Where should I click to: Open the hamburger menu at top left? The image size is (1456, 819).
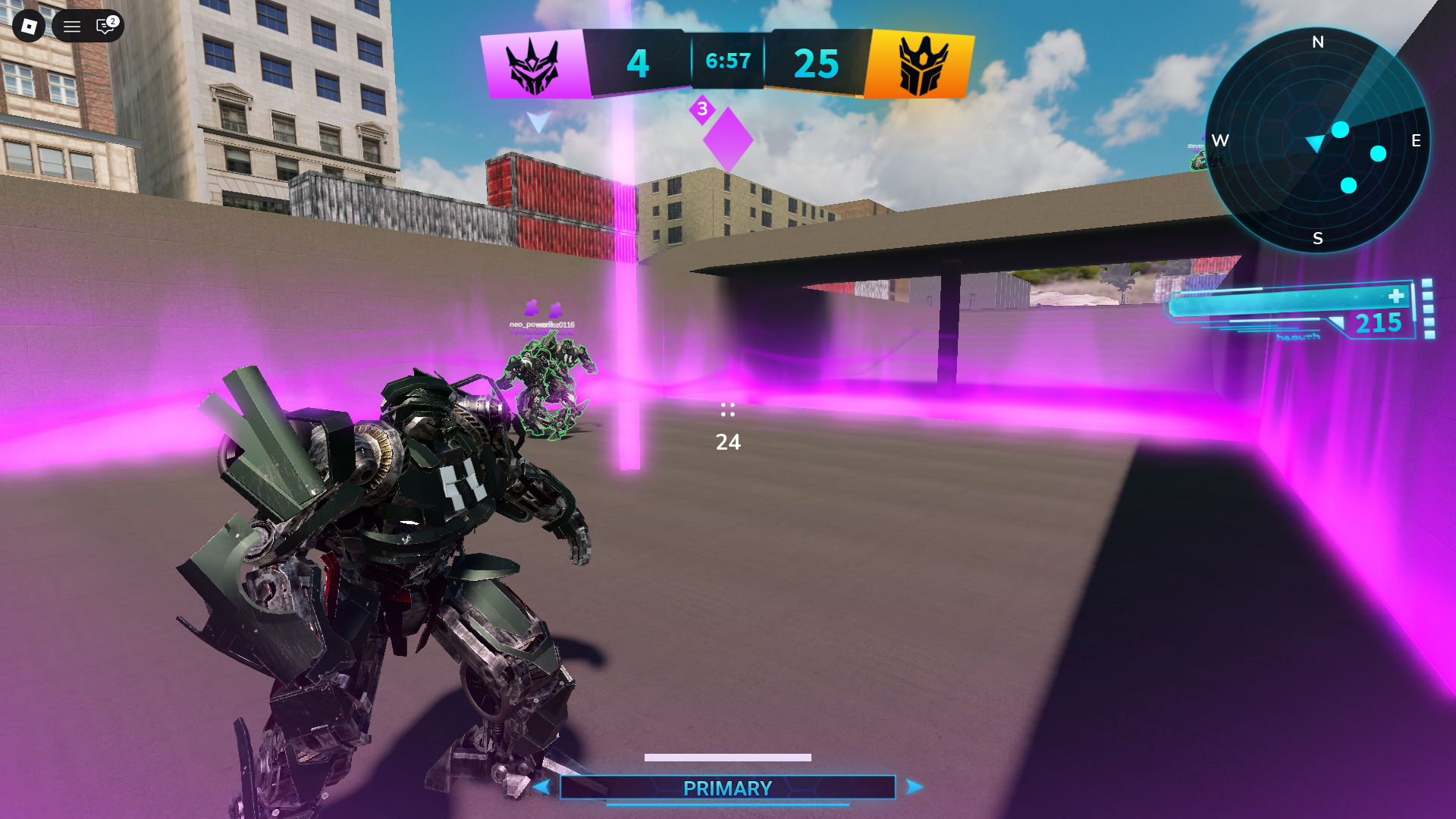[x=71, y=27]
